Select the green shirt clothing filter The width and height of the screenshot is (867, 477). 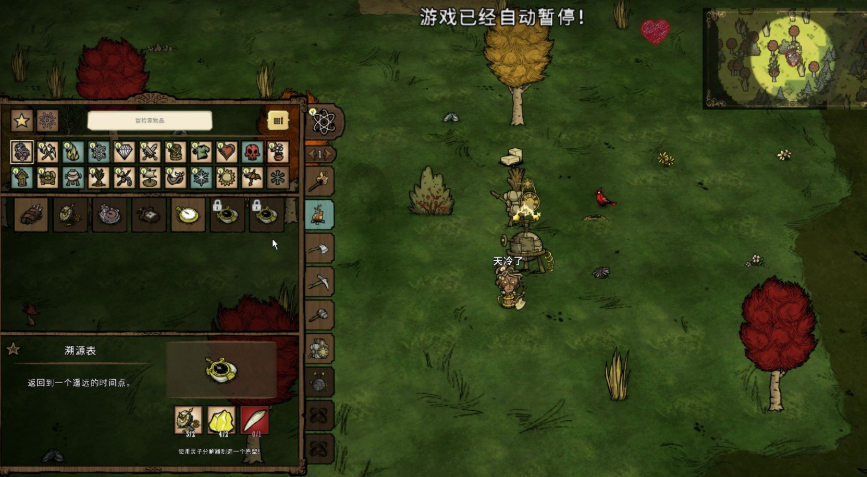201,152
